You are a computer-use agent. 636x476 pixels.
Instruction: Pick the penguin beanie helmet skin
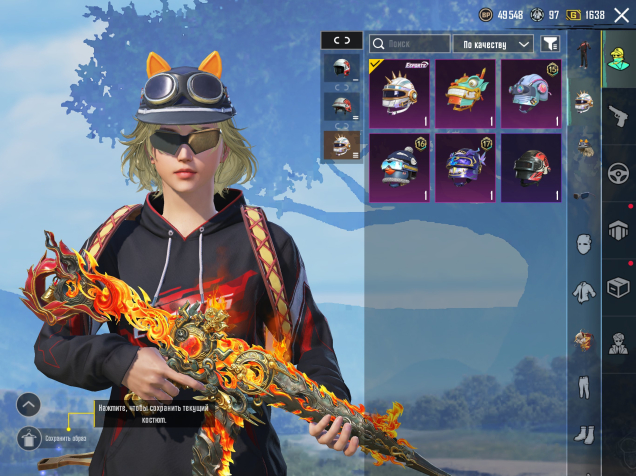[399, 168]
